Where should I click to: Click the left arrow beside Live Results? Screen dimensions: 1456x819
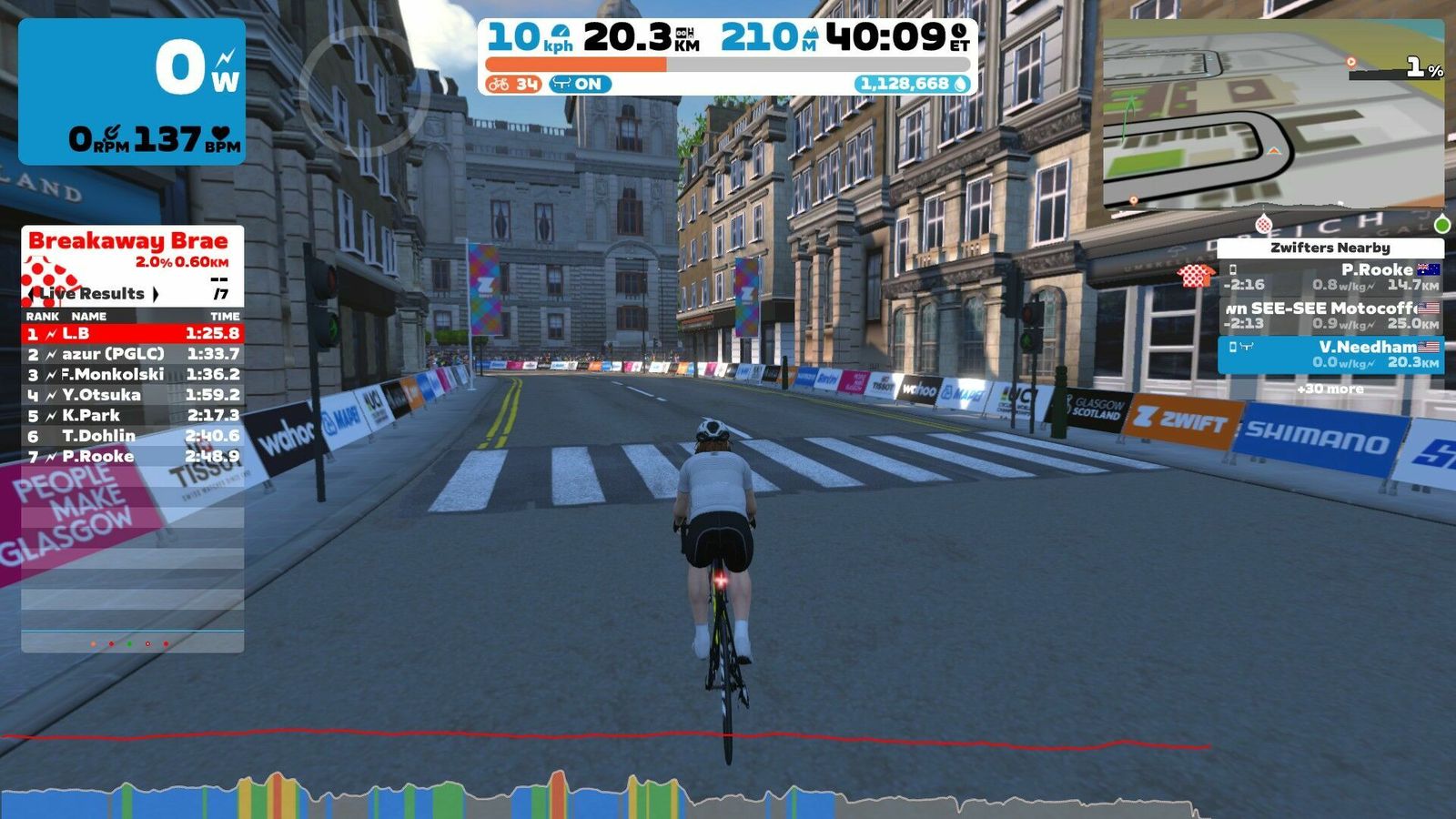(x=33, y=294)
